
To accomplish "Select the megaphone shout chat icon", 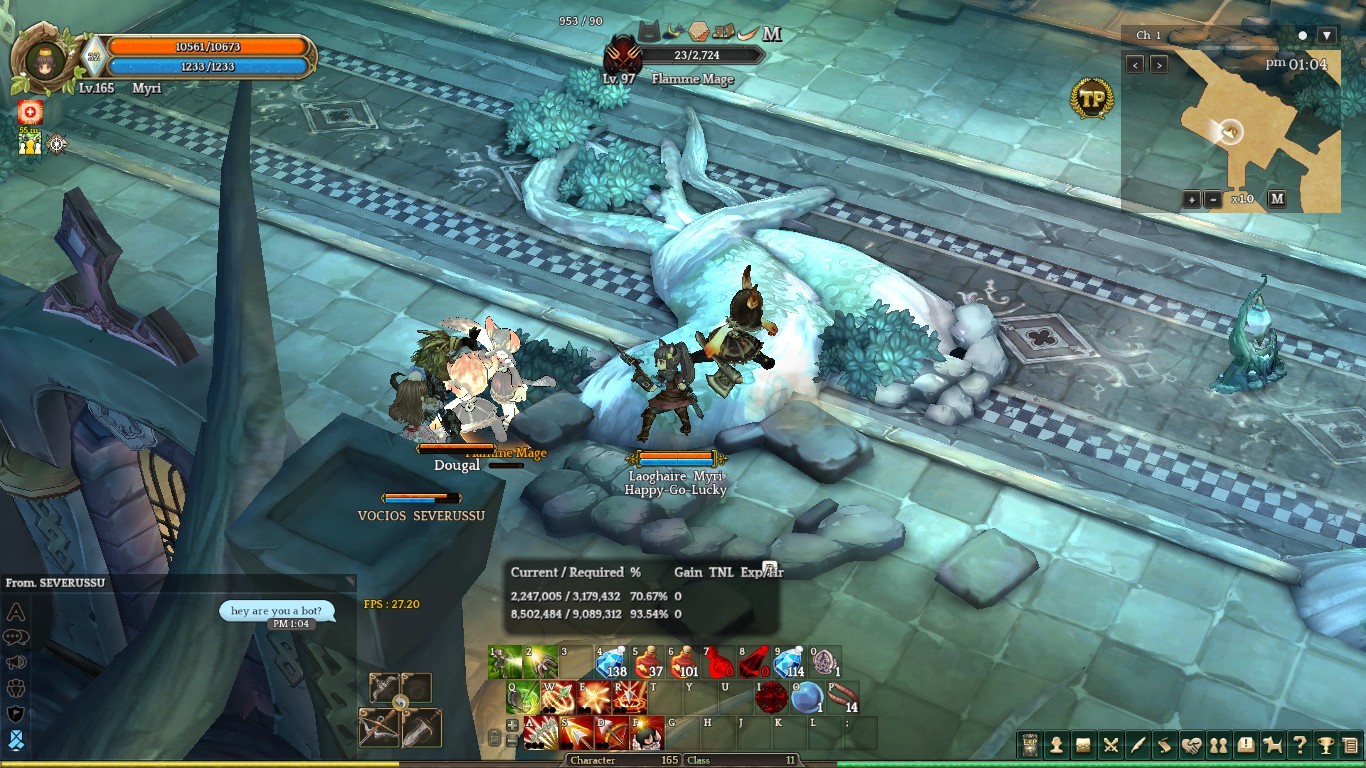I will point(16,662).
